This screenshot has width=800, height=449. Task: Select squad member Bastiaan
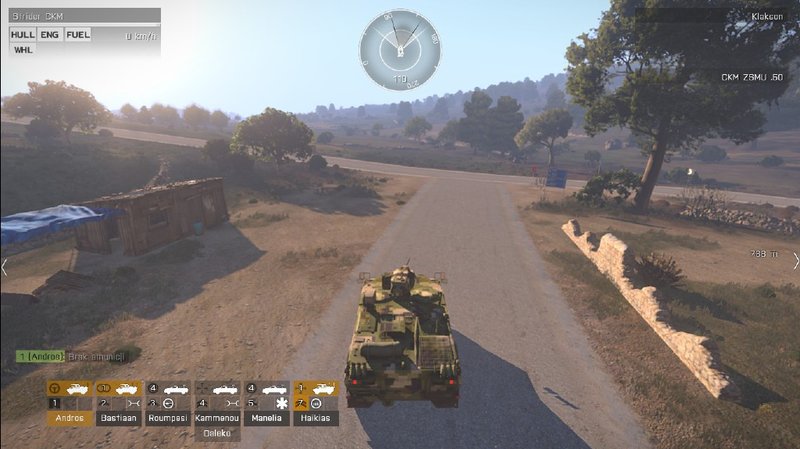tap(118, 418)
